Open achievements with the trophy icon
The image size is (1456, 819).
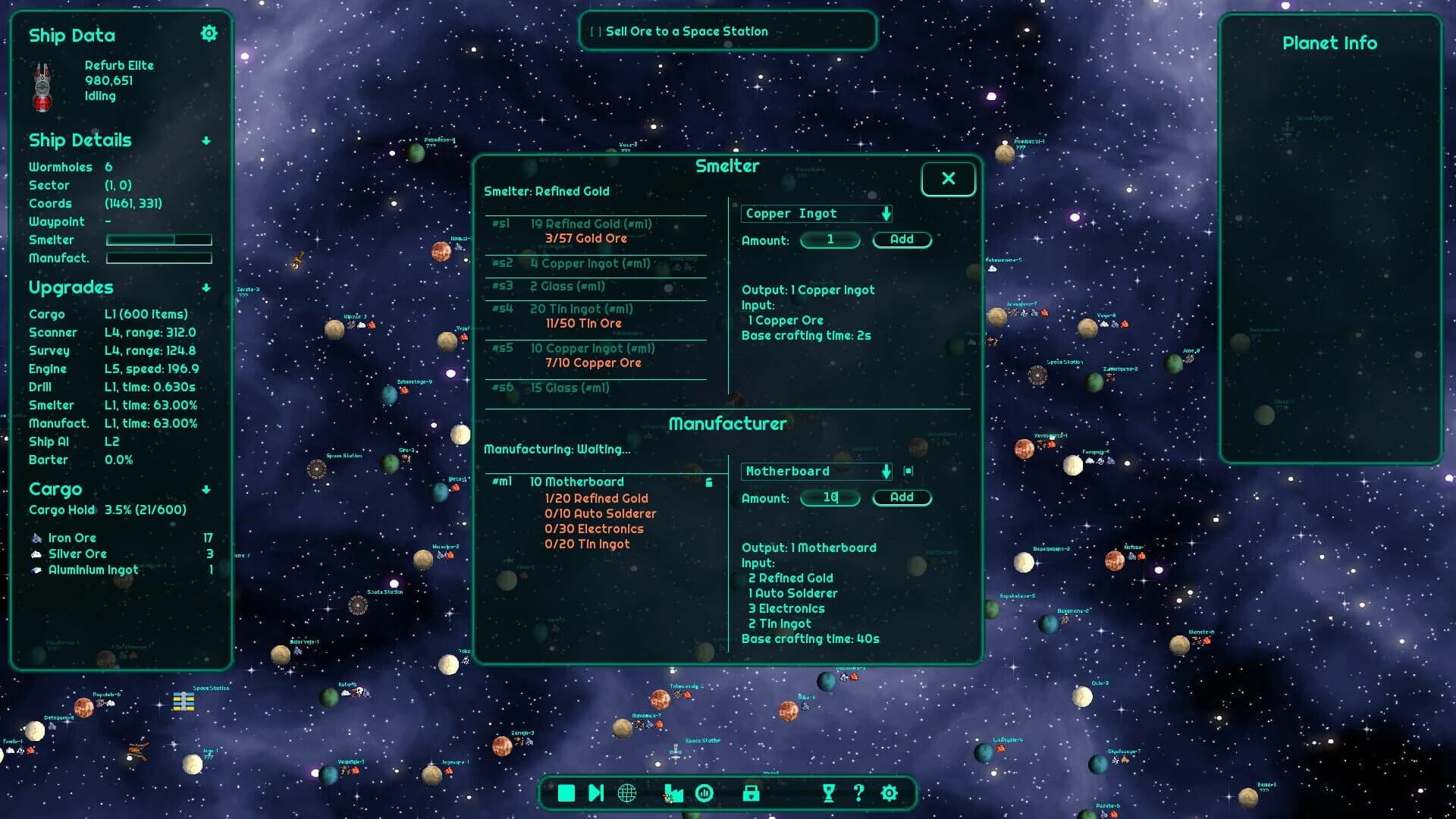click(x=828, y=793)
